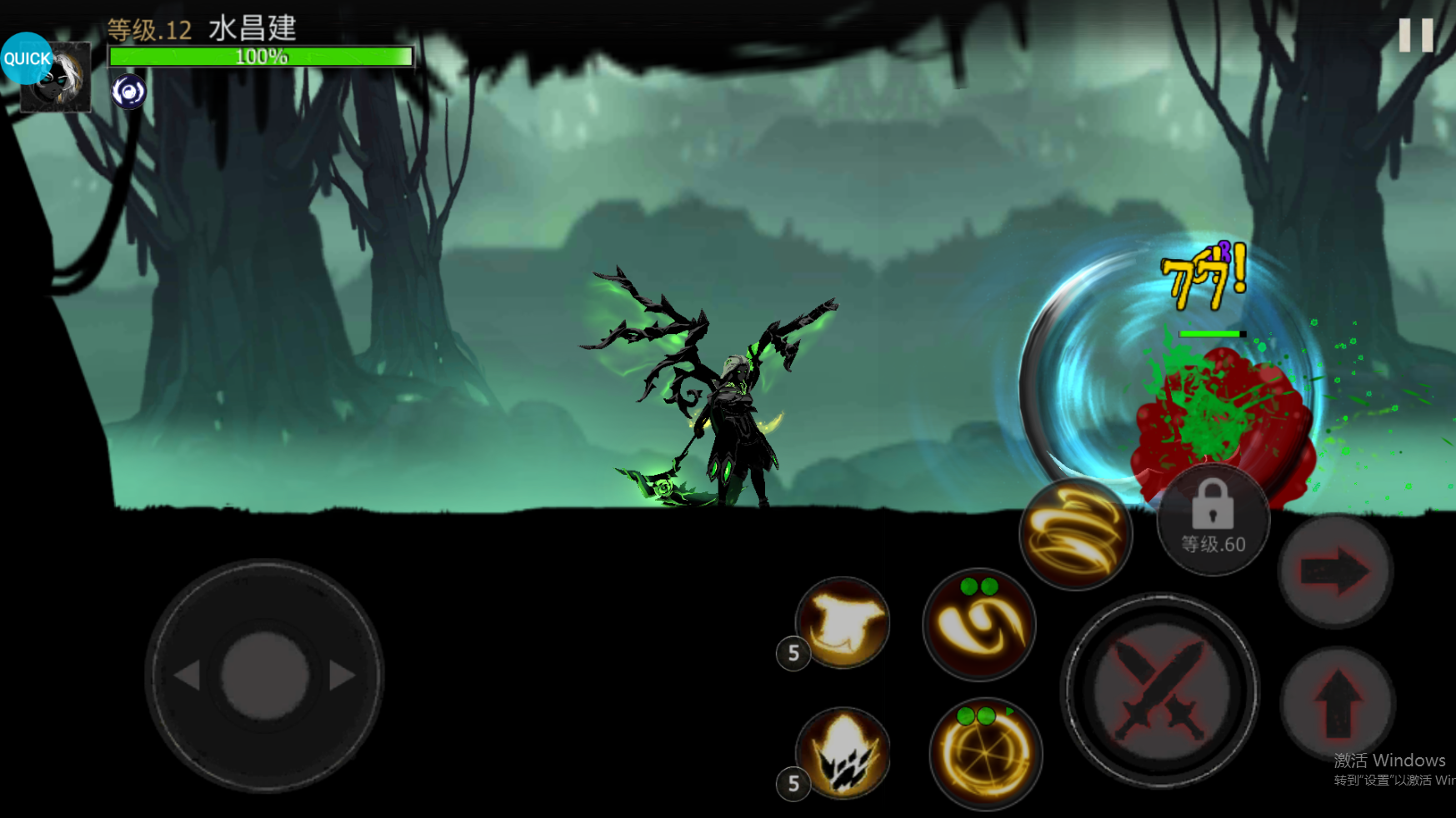The height and width of the screenshot is (818, 1456).
Task: Use the flaming claw item skill
Action: tap(843, 752)
